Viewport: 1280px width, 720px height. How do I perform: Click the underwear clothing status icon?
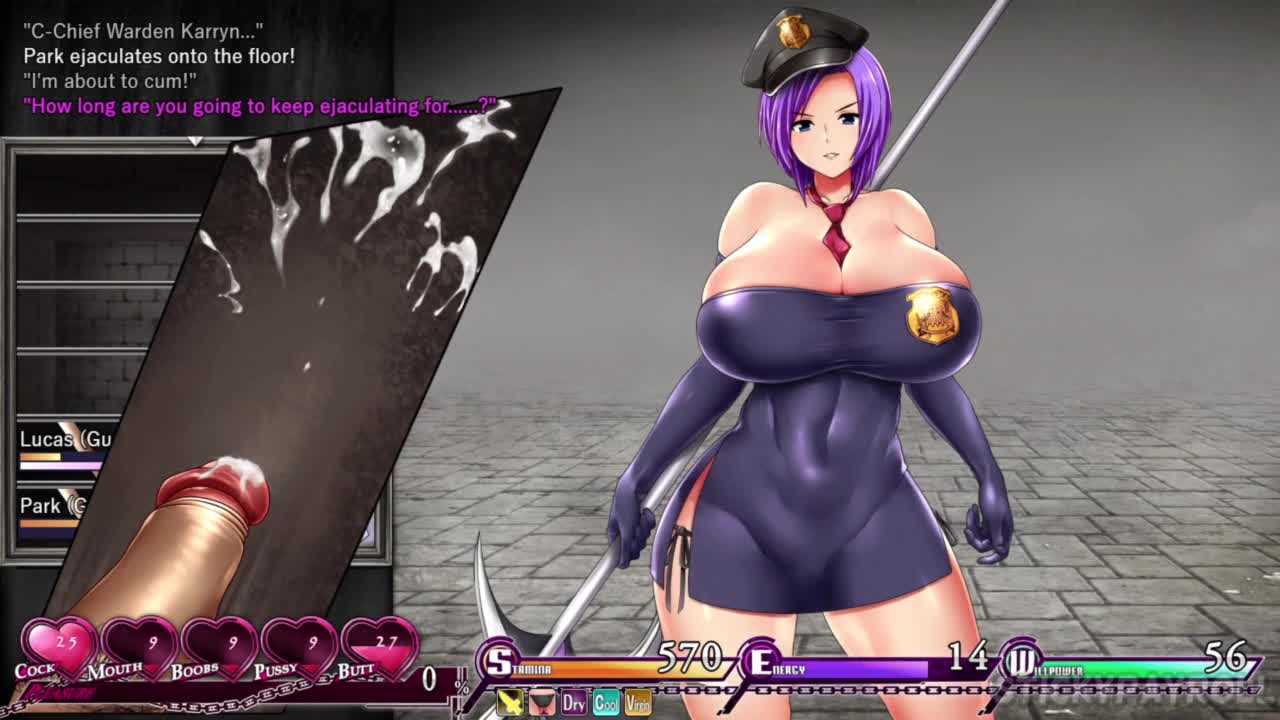click(542, 702)
